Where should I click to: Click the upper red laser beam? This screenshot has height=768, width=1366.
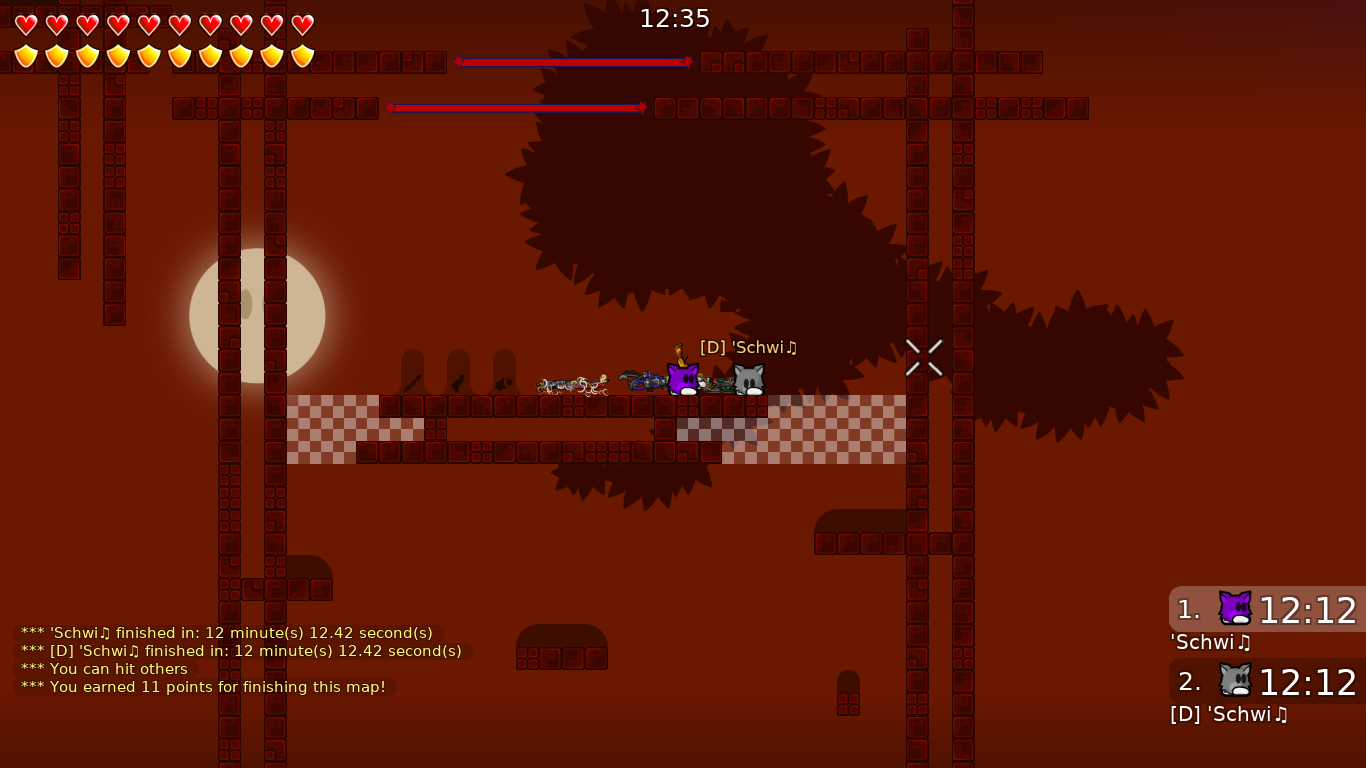[573, 61]
